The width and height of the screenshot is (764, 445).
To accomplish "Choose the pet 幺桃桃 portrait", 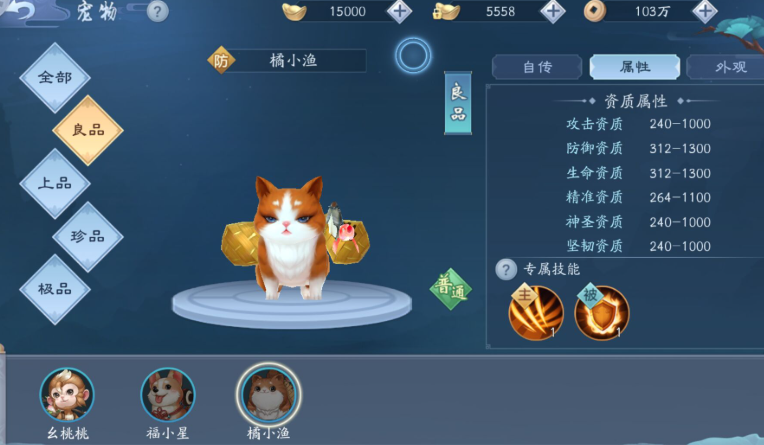I will tap(67, 395).
